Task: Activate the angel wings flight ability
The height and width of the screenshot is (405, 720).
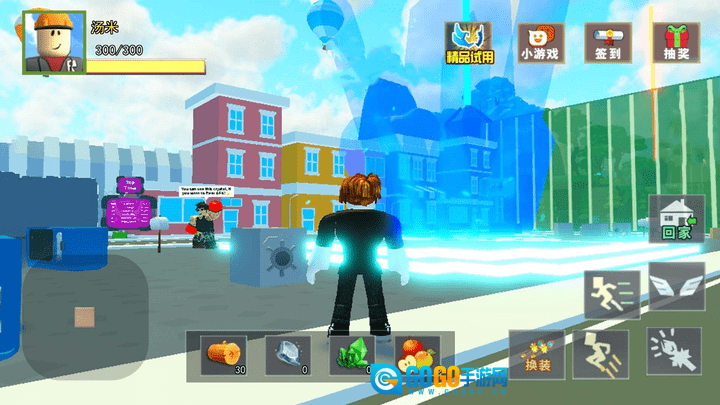Action: tap(675, 287)
